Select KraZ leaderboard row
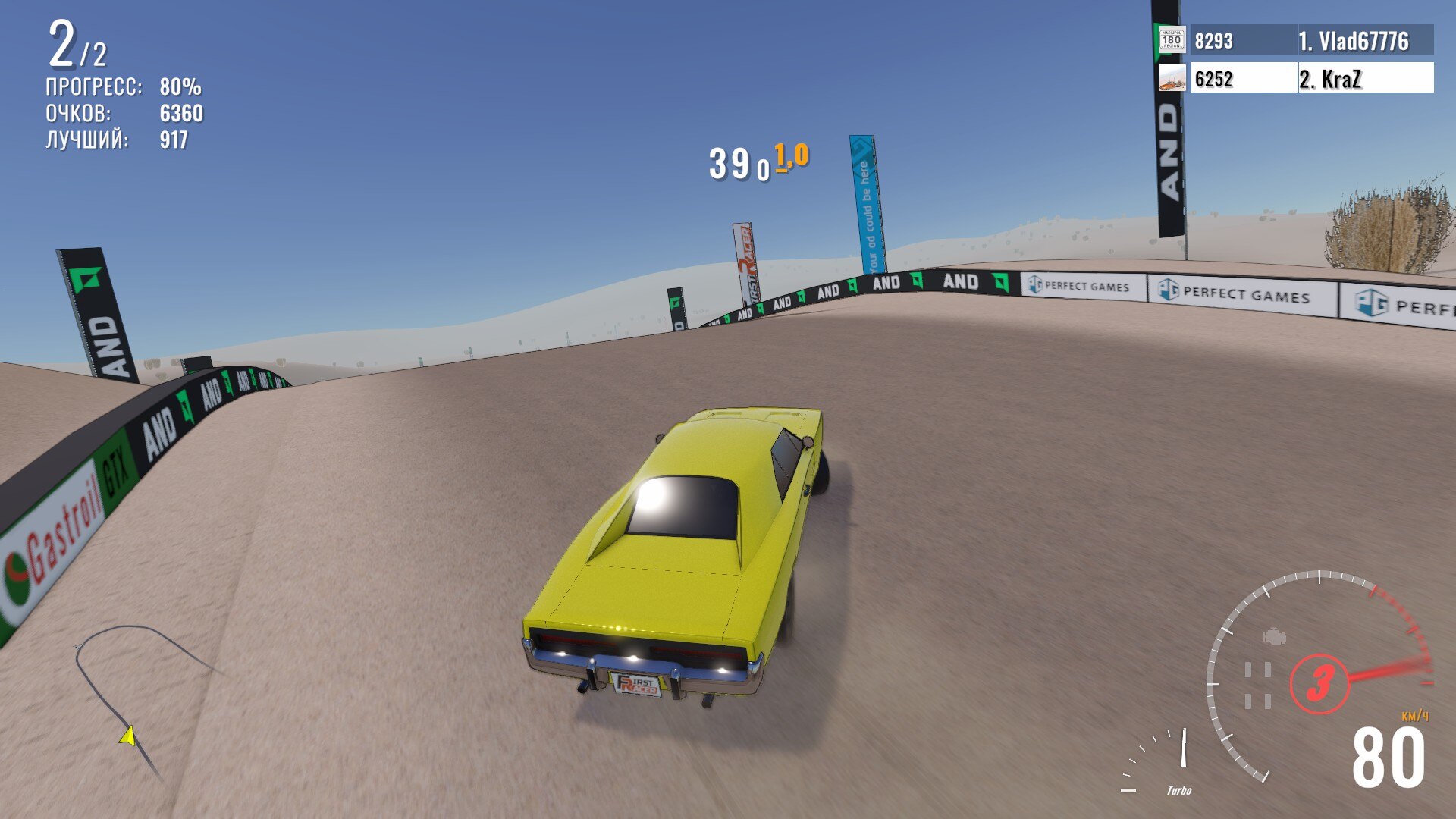The image size is (1456, 819). tap(1311, 78)
